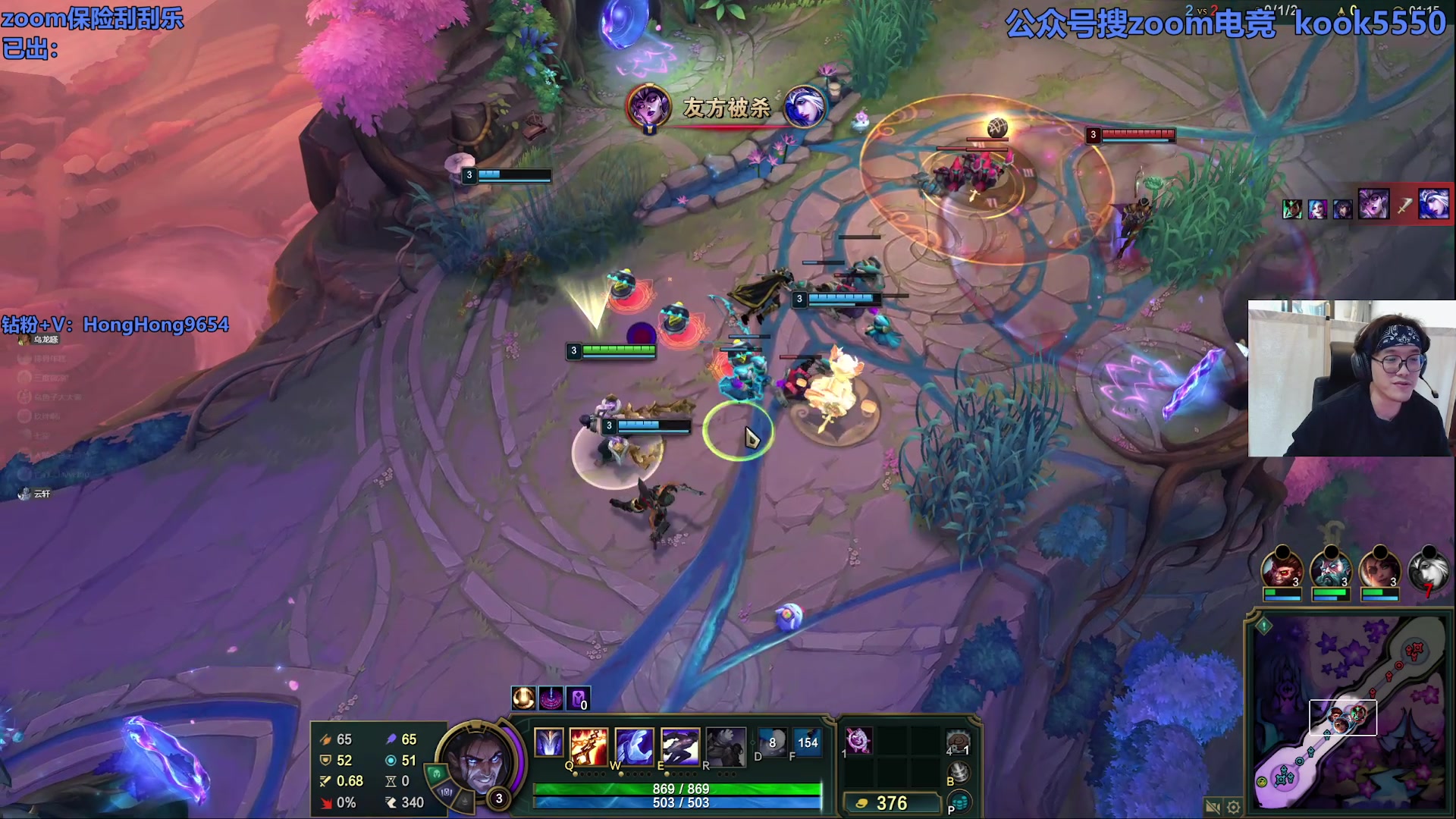The width and height of the screenshot is (1456, 819).
Task: Select the R ultimate Hijack icon
Action: click(x=725, y=745)
